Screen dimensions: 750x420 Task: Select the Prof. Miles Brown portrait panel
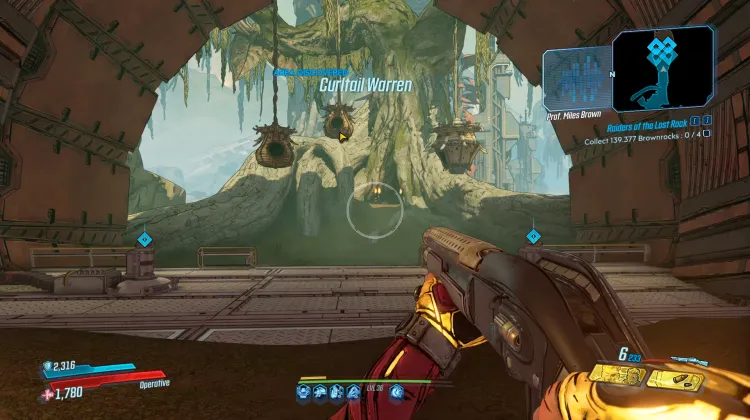(x=577, y=82)
